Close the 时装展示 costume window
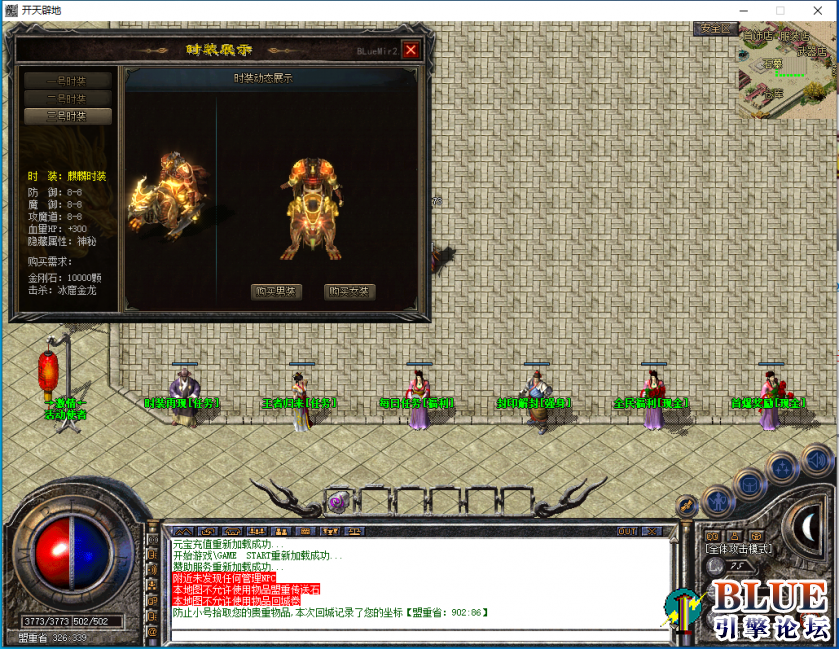The width and height of the screenshot is (839, 649). point(411,50)
